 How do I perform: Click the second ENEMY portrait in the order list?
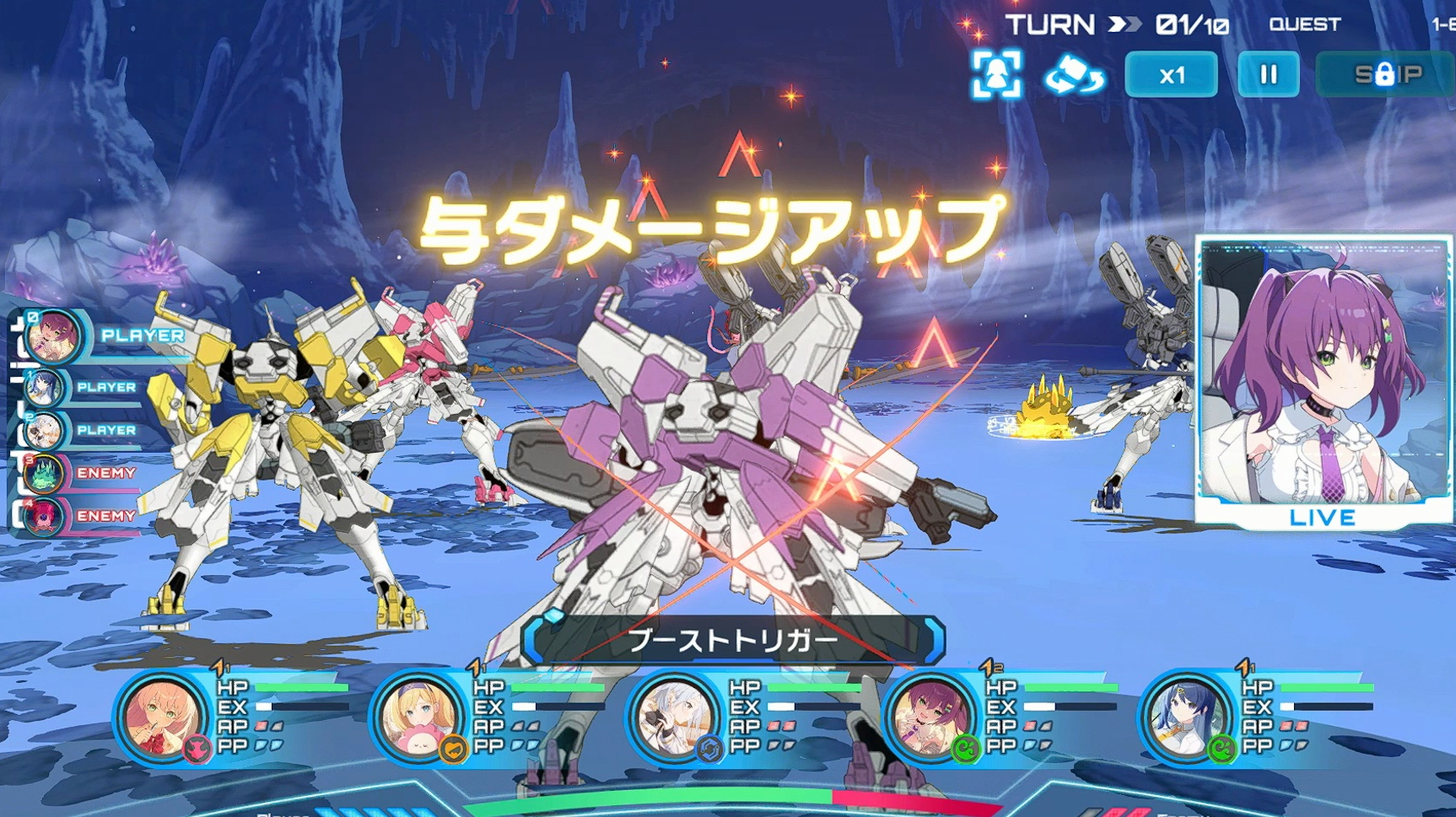point(44,516)
